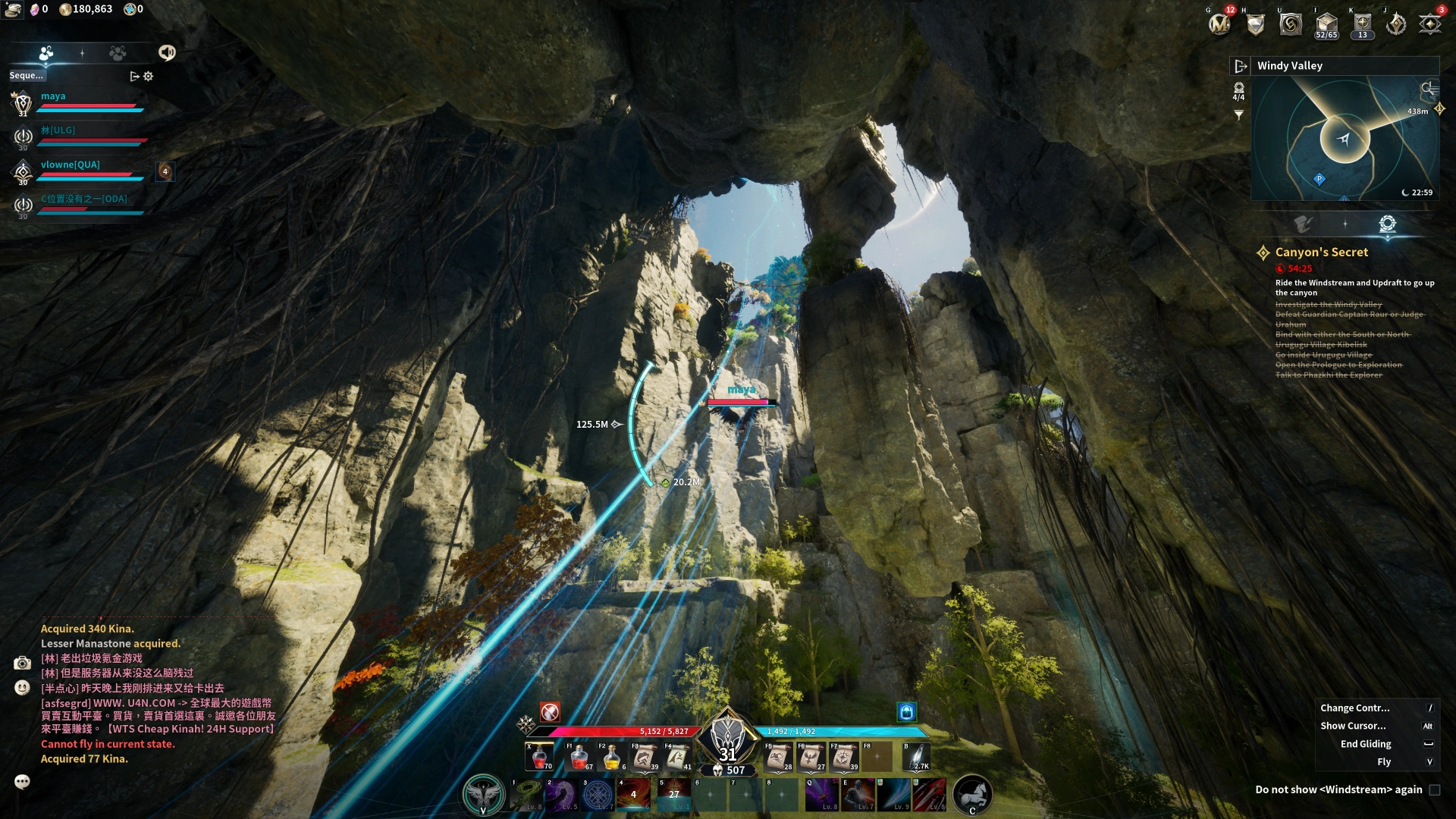The width and height of the screenshot is (1456, 819).
Task: Open the chat speech bubble icon
Action: pyautogui.click(x=22, y=782)
